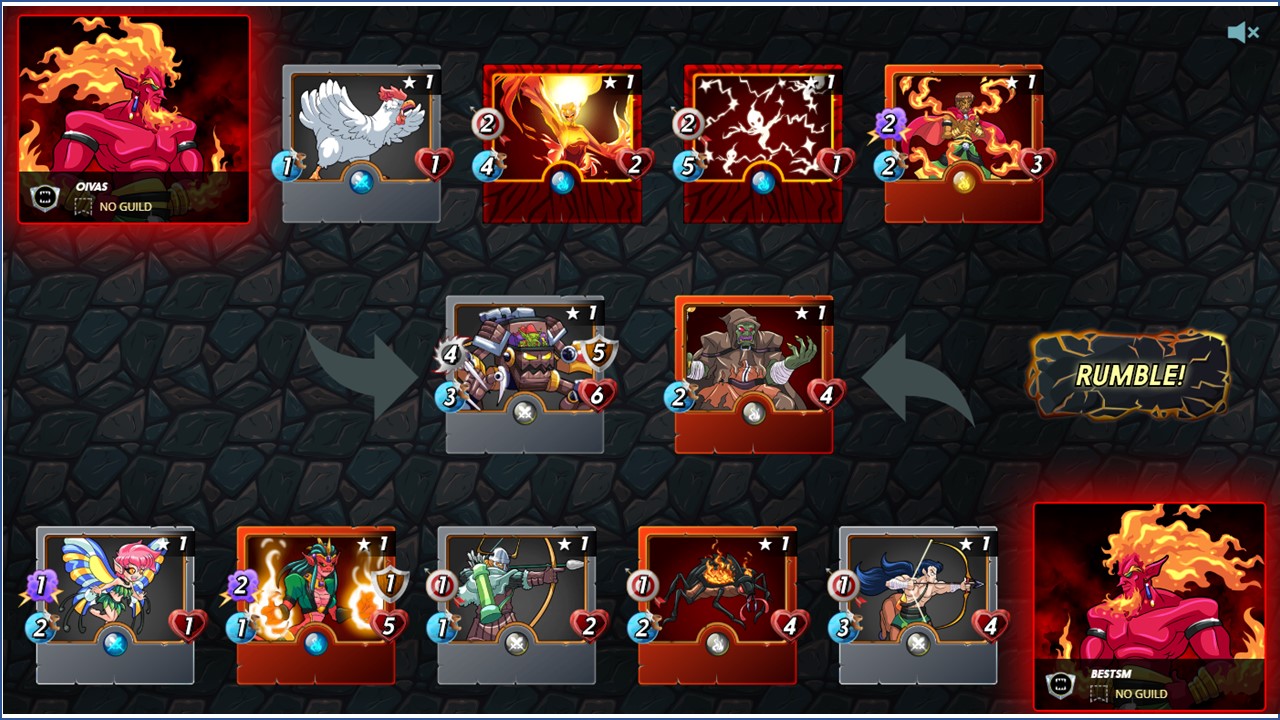Select BESTSM's fire summoner portrait
This screenshot has height=720, width=1280.
tap(1148, 605)
